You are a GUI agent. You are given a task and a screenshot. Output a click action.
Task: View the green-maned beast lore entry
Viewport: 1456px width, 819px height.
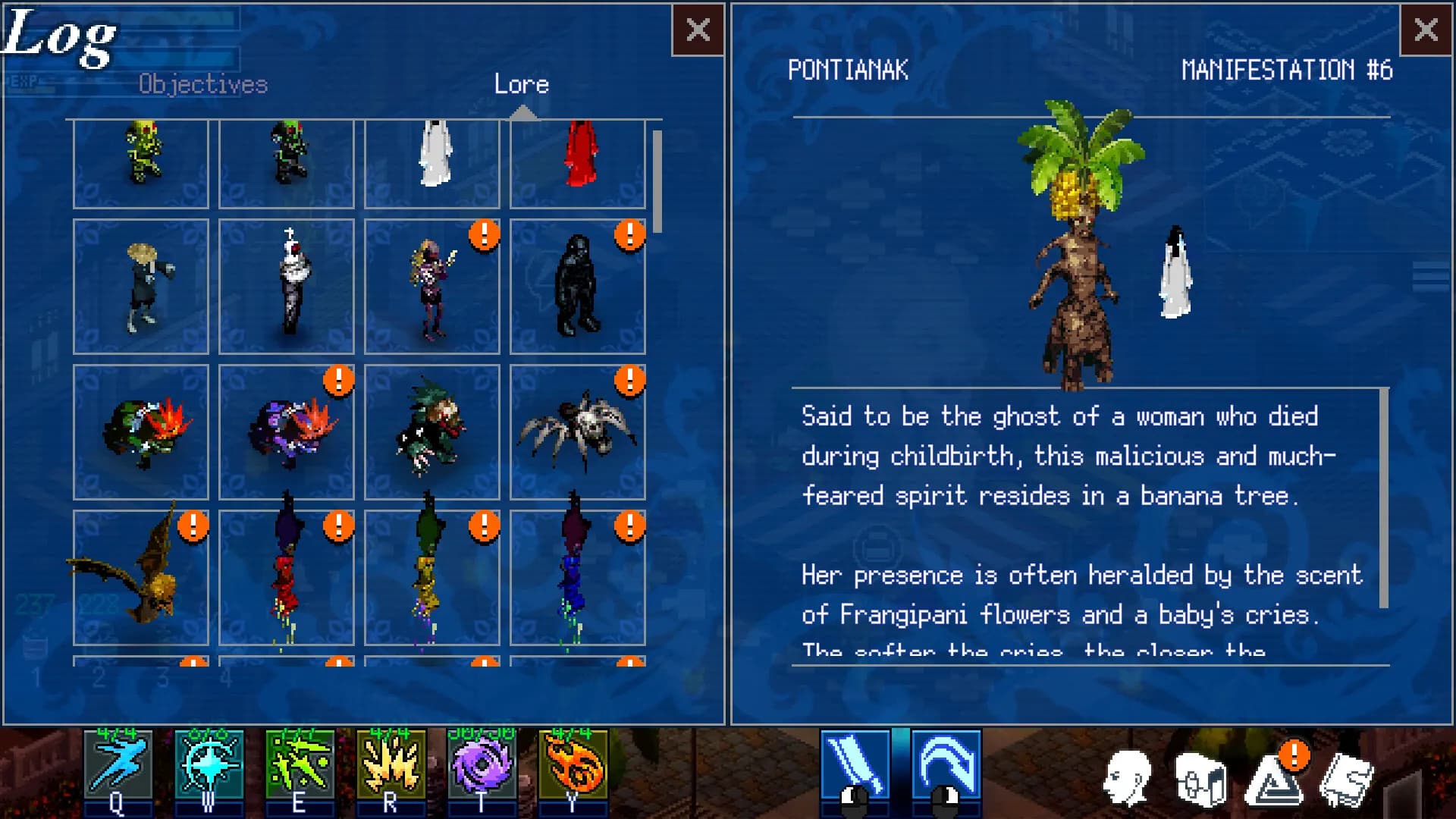[432, 432]
